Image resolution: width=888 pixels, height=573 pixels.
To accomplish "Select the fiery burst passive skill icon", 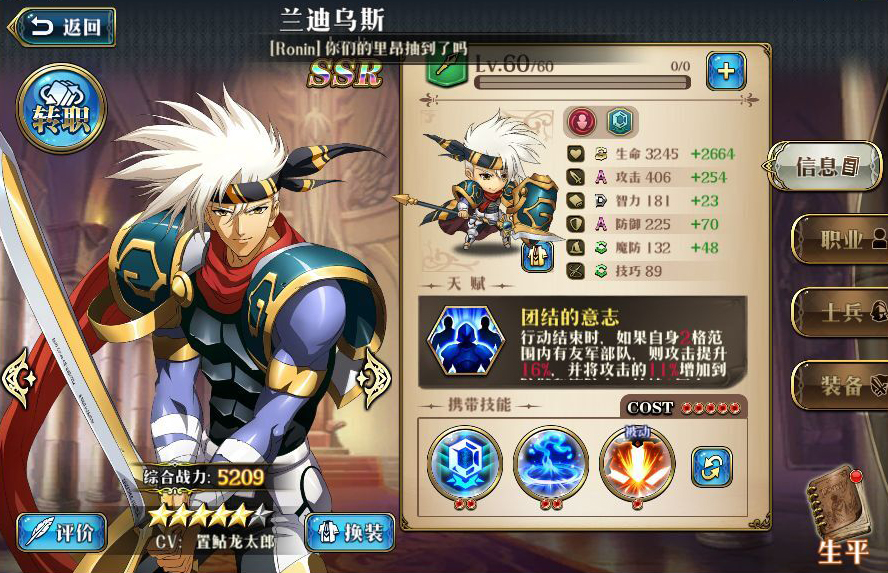I will tap(637, 463).
